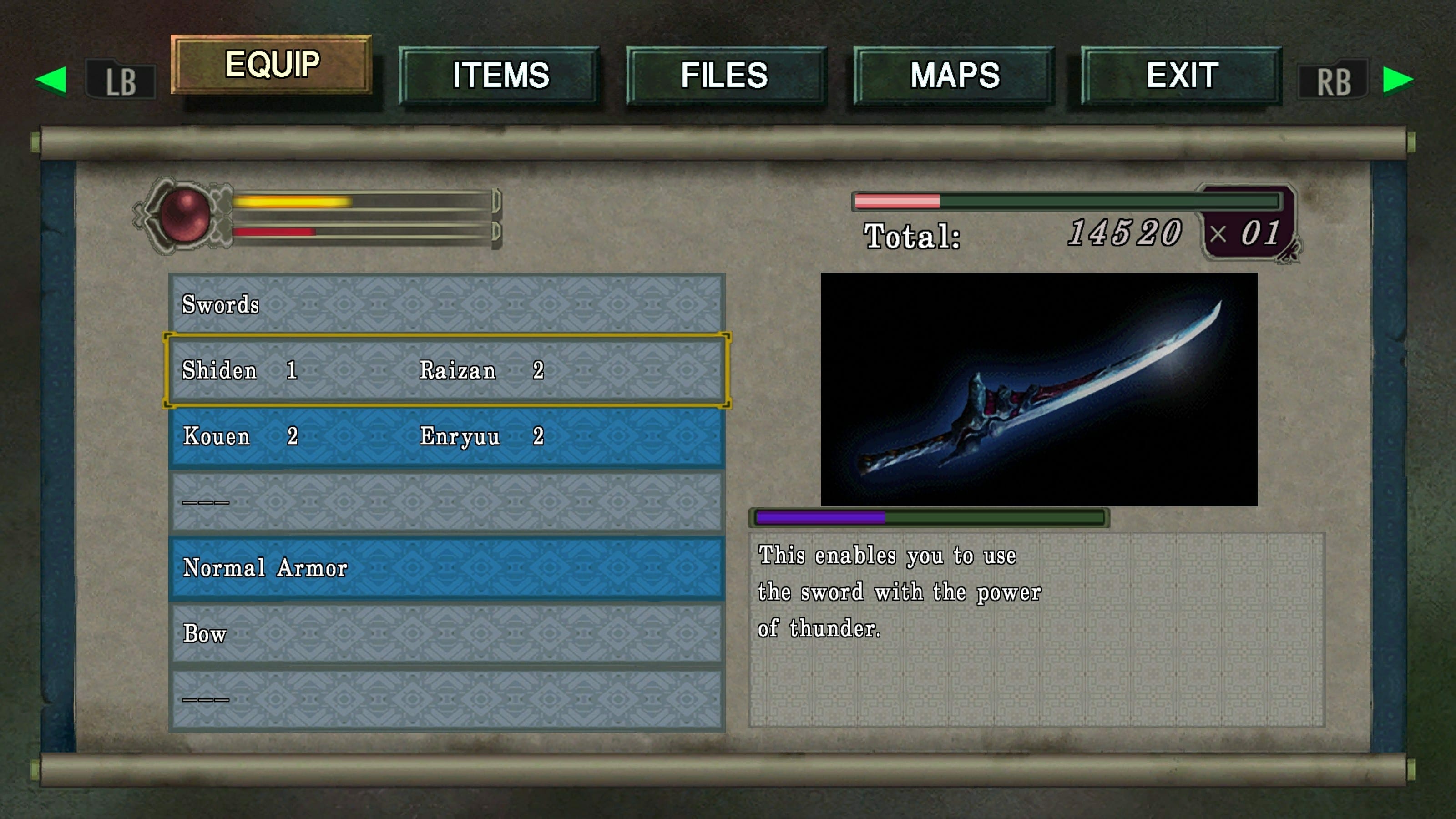The width and height of the screenshot is (1456, 819).
Task: Open the MAPS tab
Action: 954,75
